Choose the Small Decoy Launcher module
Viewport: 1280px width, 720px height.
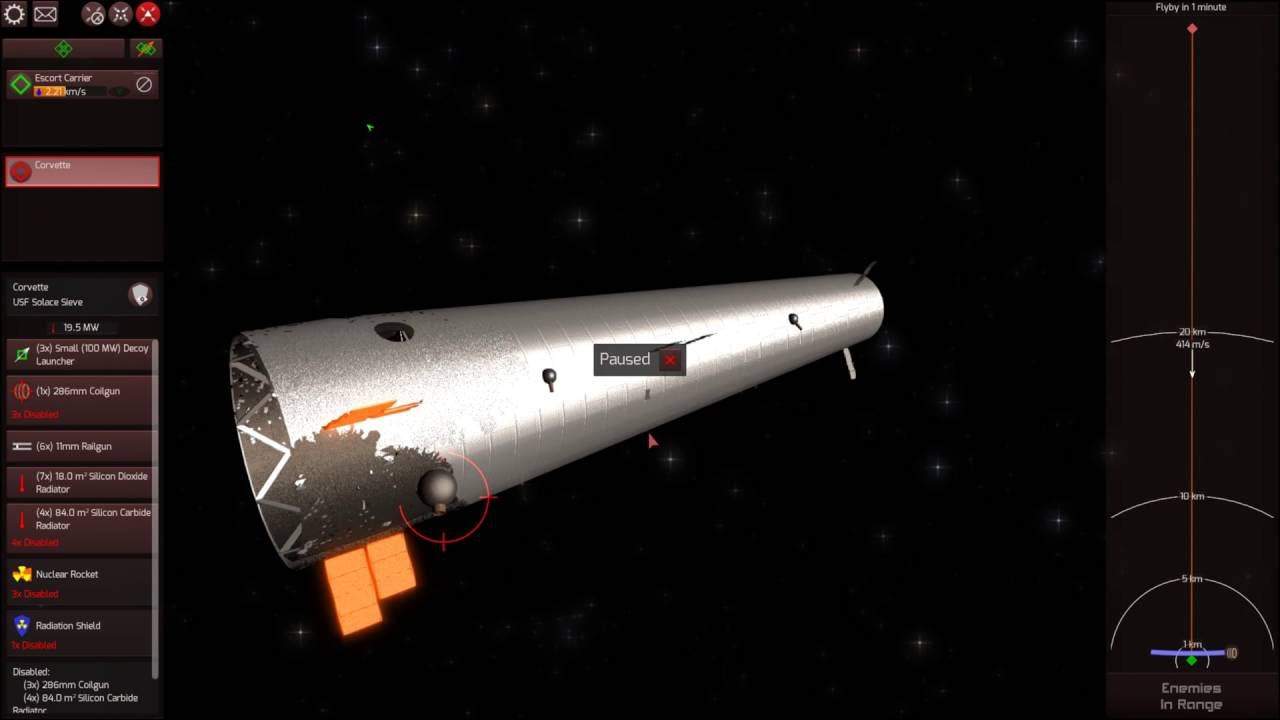click(82, 355)
